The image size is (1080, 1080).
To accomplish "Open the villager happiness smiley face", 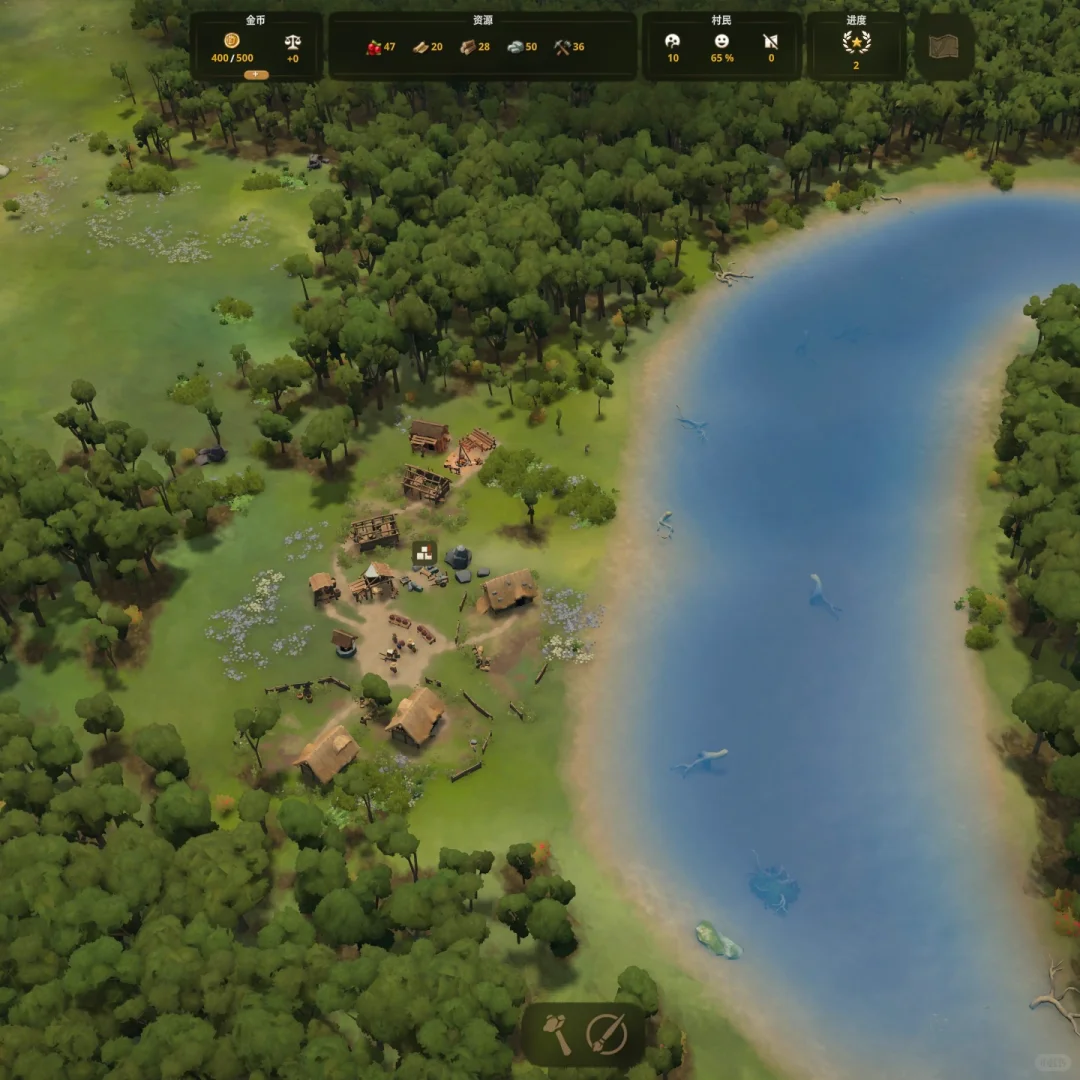I will [721, 41].
